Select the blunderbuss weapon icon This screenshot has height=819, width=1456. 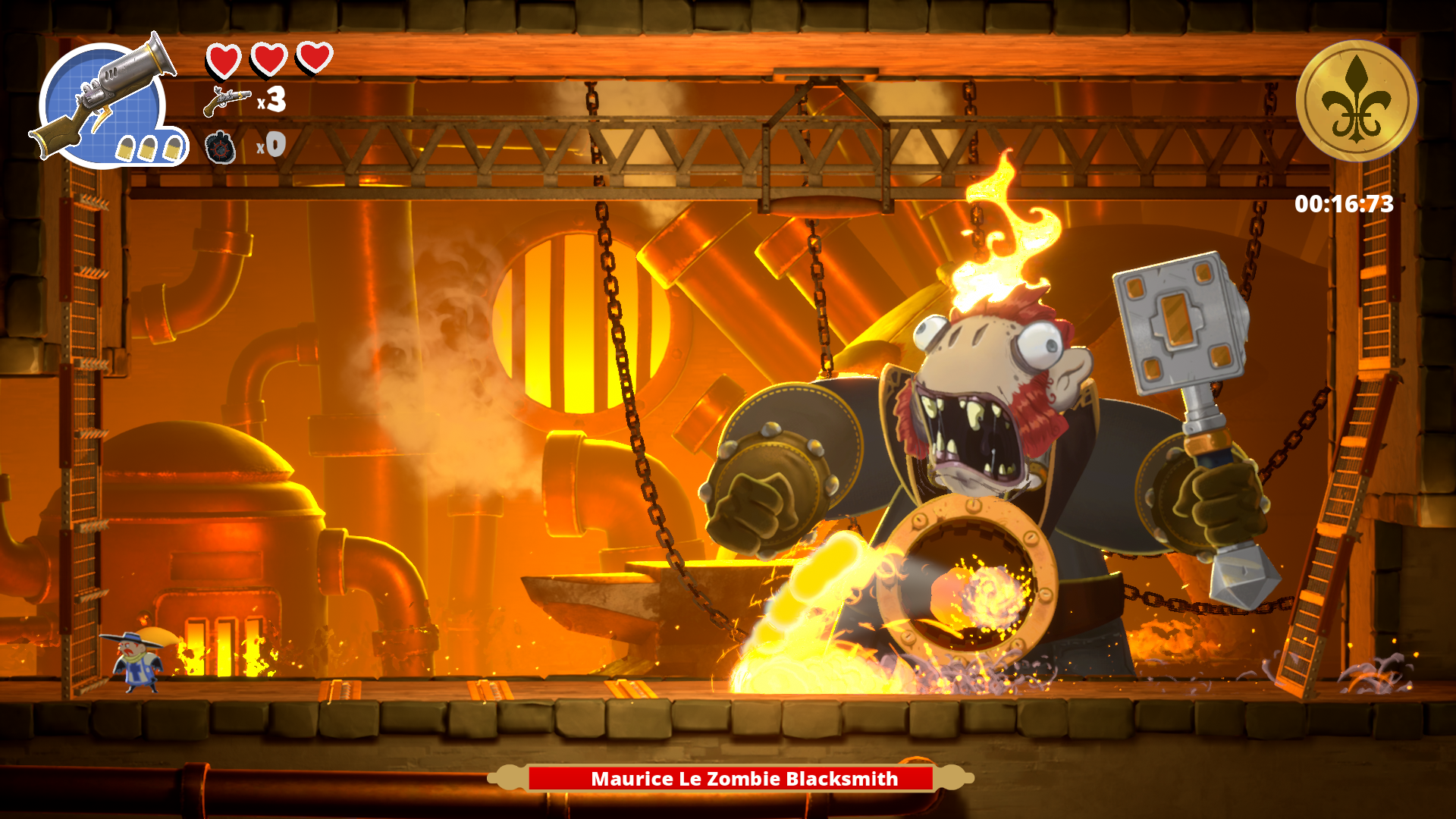106,99
